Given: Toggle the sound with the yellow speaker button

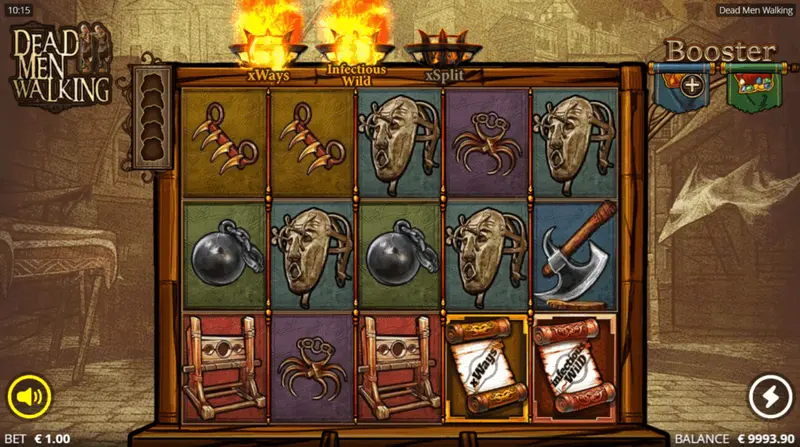Looking at the screenshot, I should pos(30,397).
